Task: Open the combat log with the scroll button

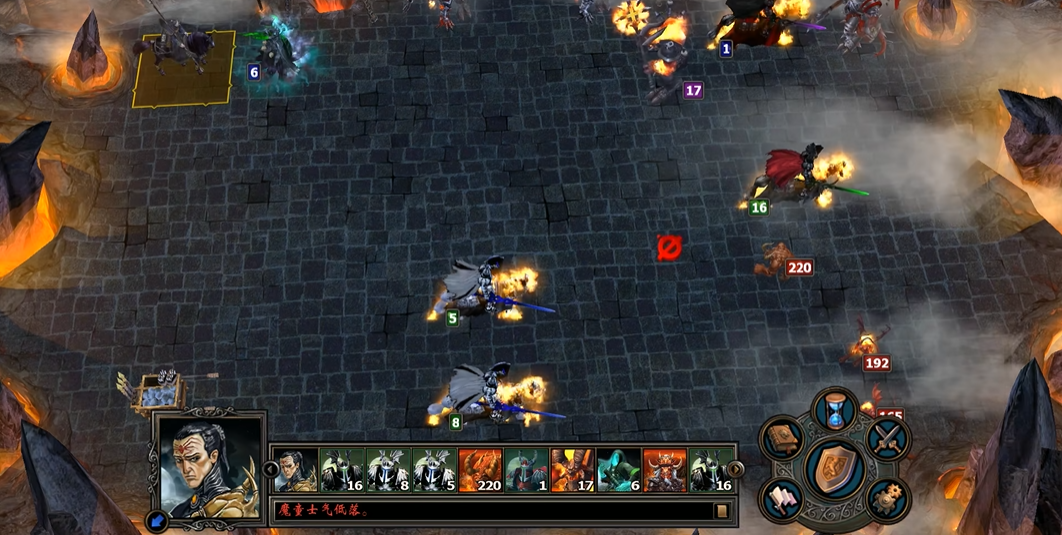Action: [x=721, y=511]
